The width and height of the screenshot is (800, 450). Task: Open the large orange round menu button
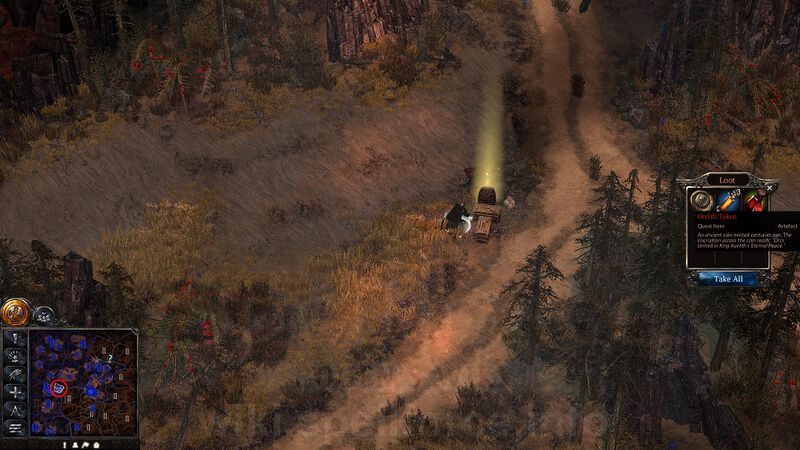(x=15, y=312)
